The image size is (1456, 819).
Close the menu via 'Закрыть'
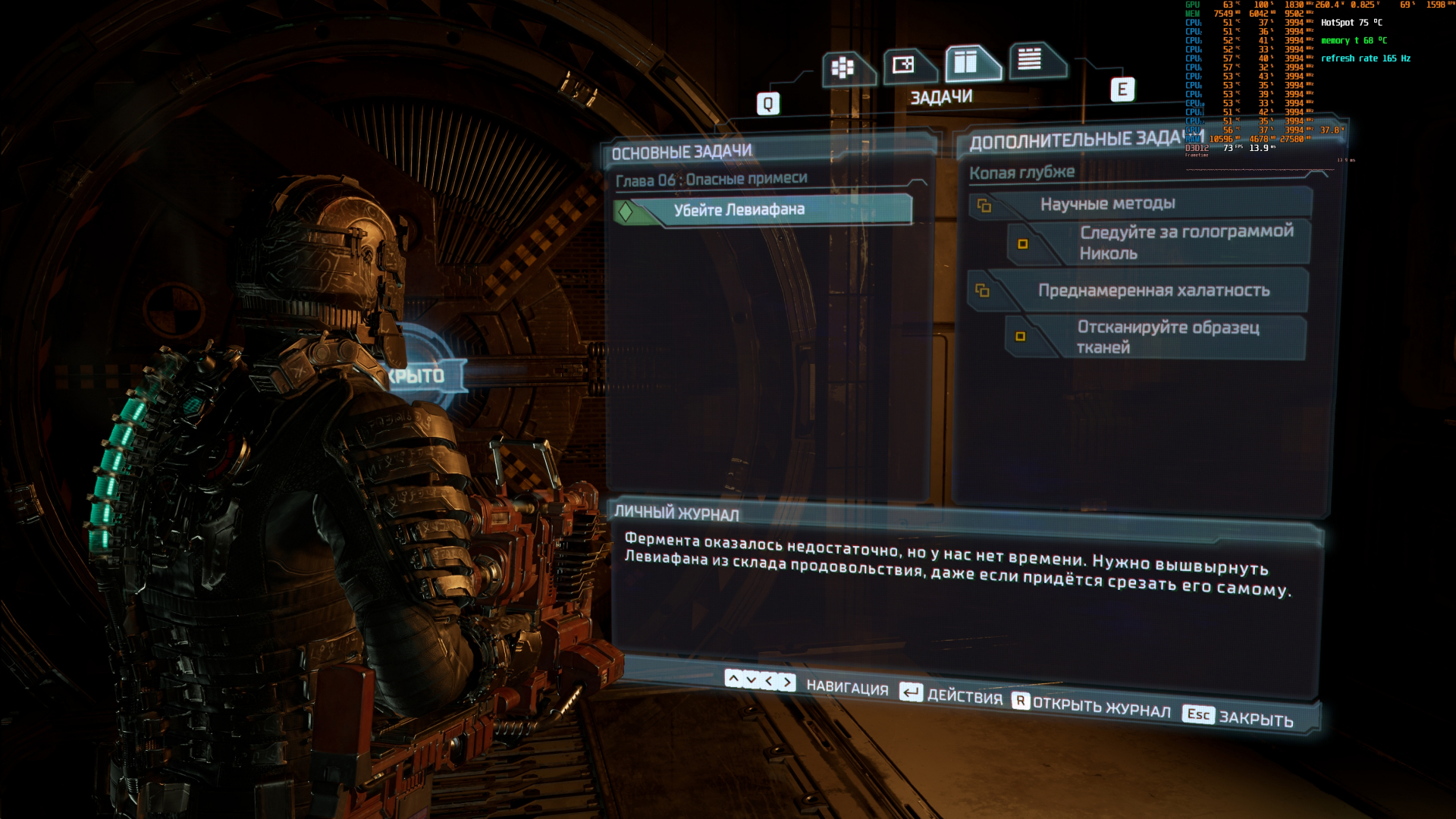point(1238,717)
